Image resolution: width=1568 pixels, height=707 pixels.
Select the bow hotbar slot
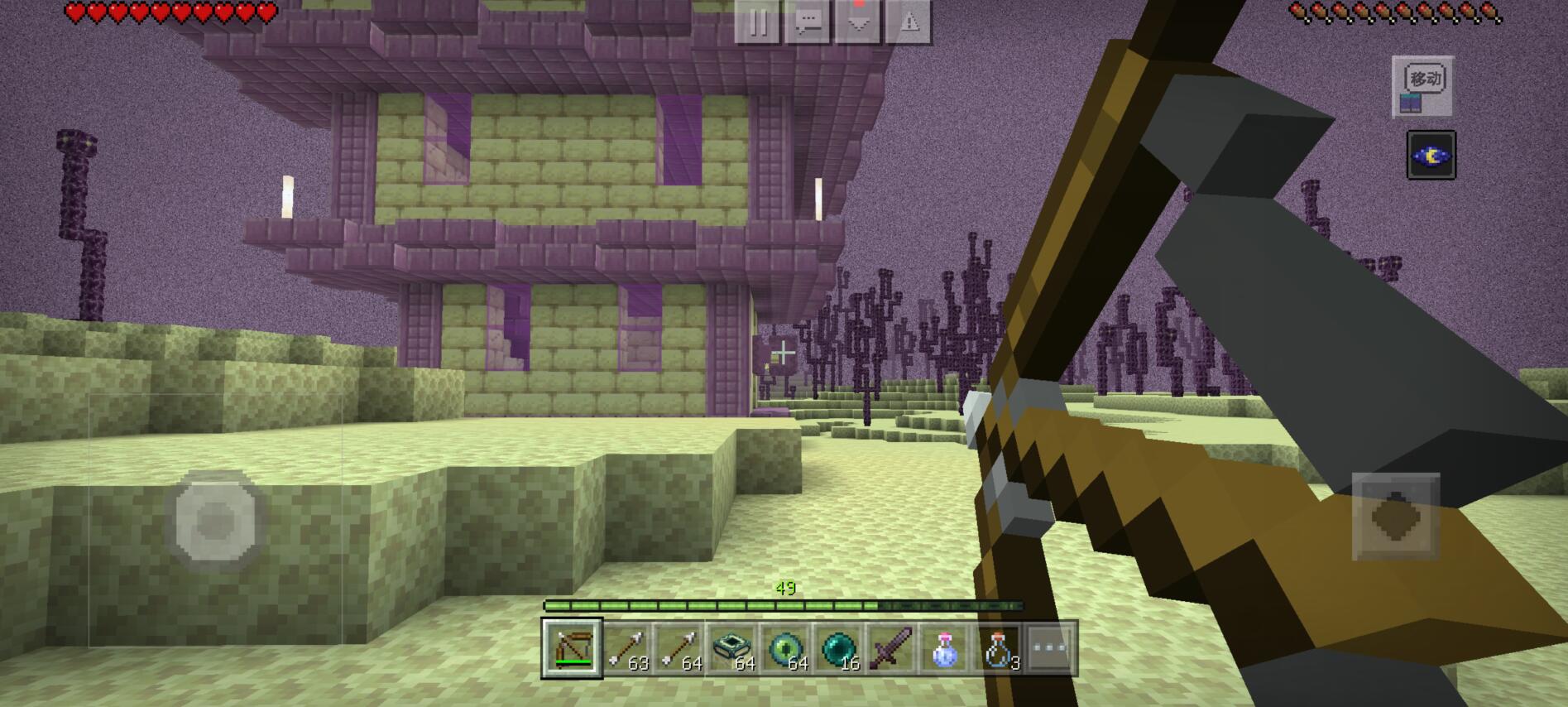(x=572, y=648)
